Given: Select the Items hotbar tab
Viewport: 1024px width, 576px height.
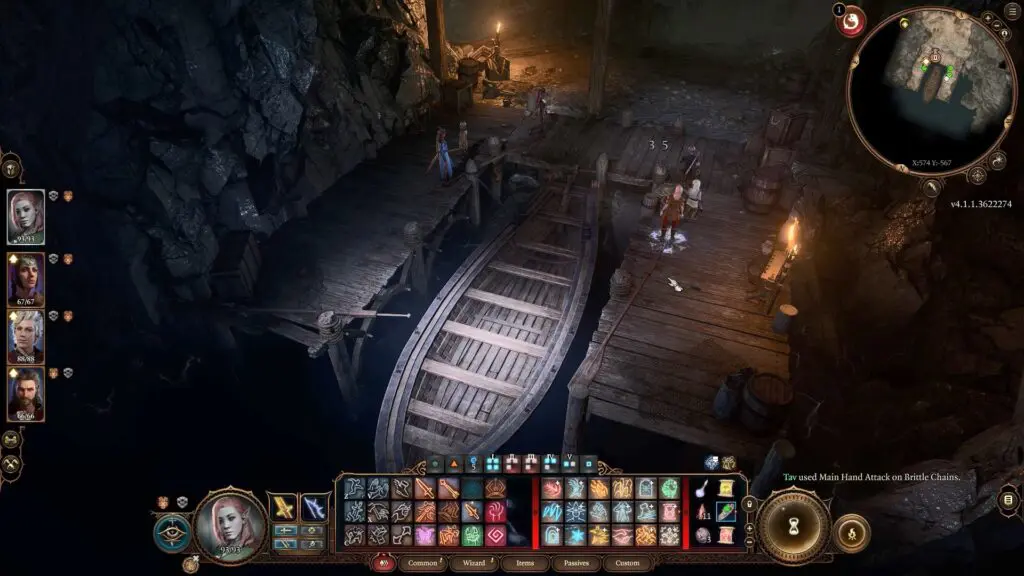Looking at the screenshot, I should coord(522,563).
